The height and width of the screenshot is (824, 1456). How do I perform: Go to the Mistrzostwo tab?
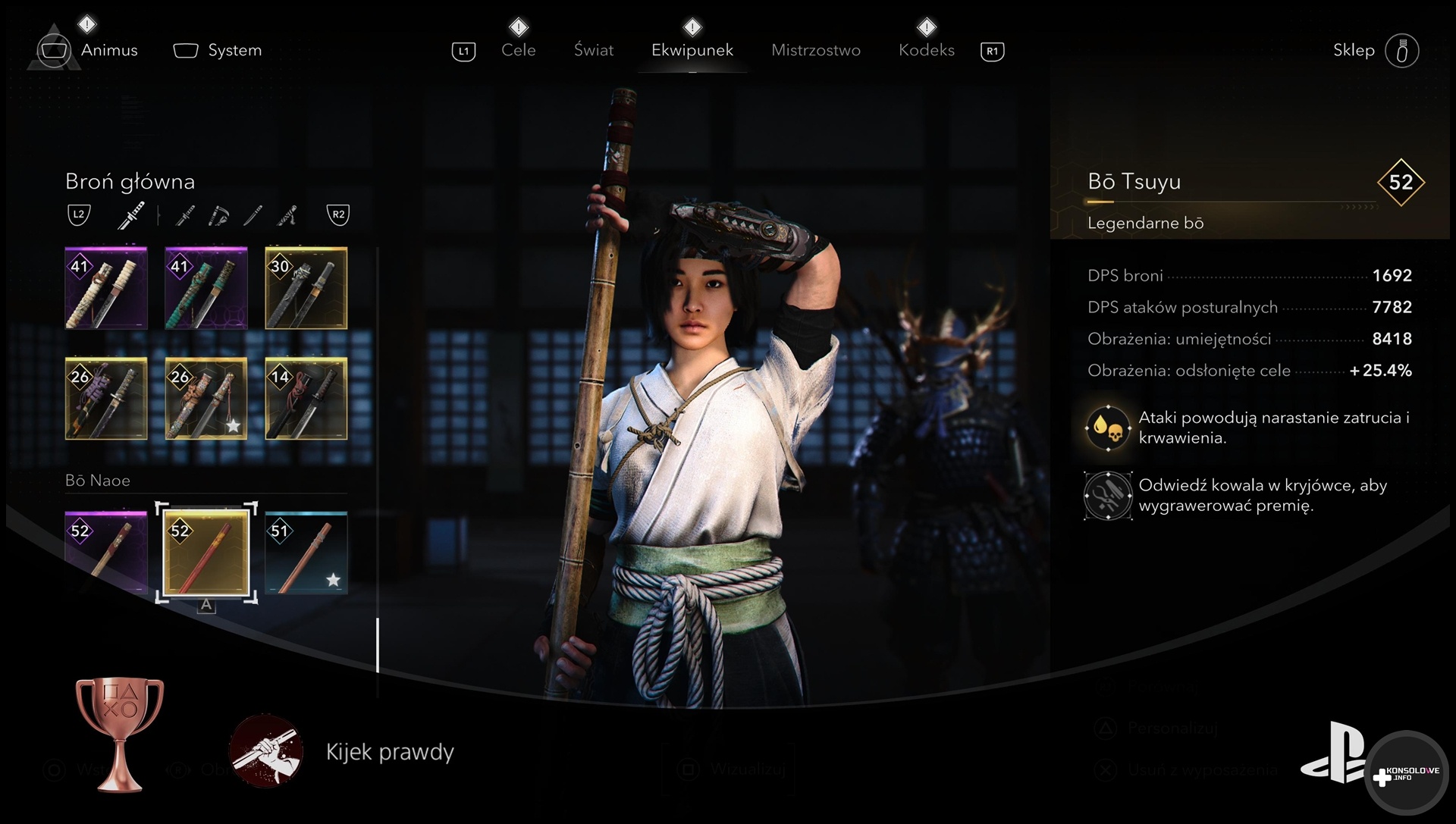click(816, 50)
